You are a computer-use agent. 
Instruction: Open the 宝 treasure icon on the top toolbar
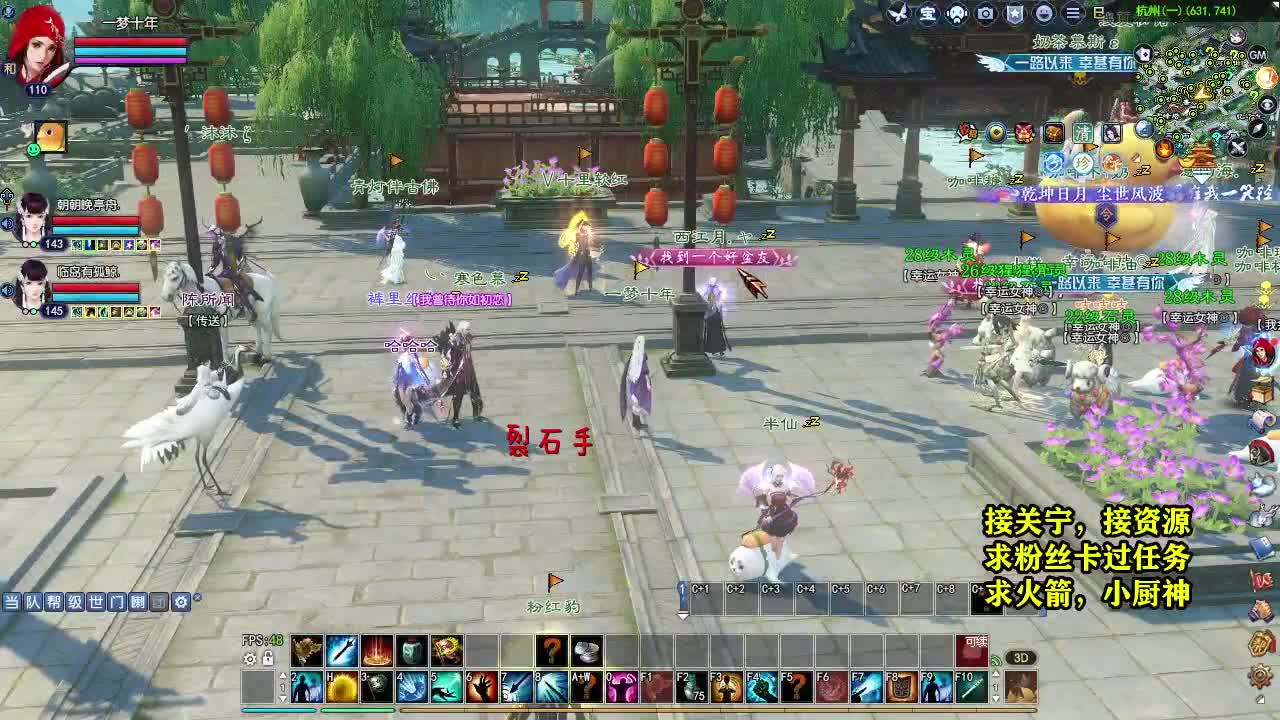[x=928, y=14]
